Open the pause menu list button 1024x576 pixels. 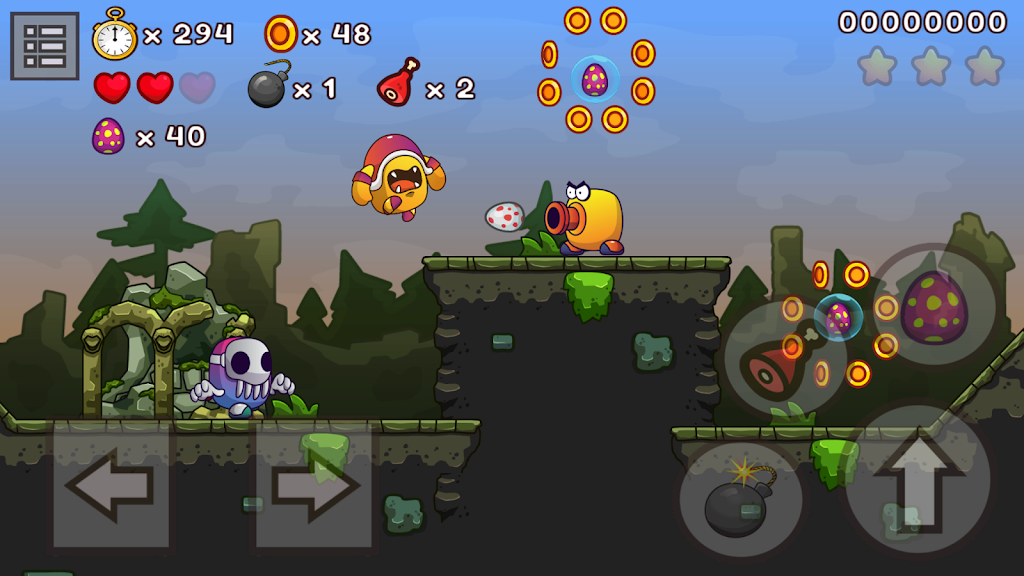[x=45, y=46]
